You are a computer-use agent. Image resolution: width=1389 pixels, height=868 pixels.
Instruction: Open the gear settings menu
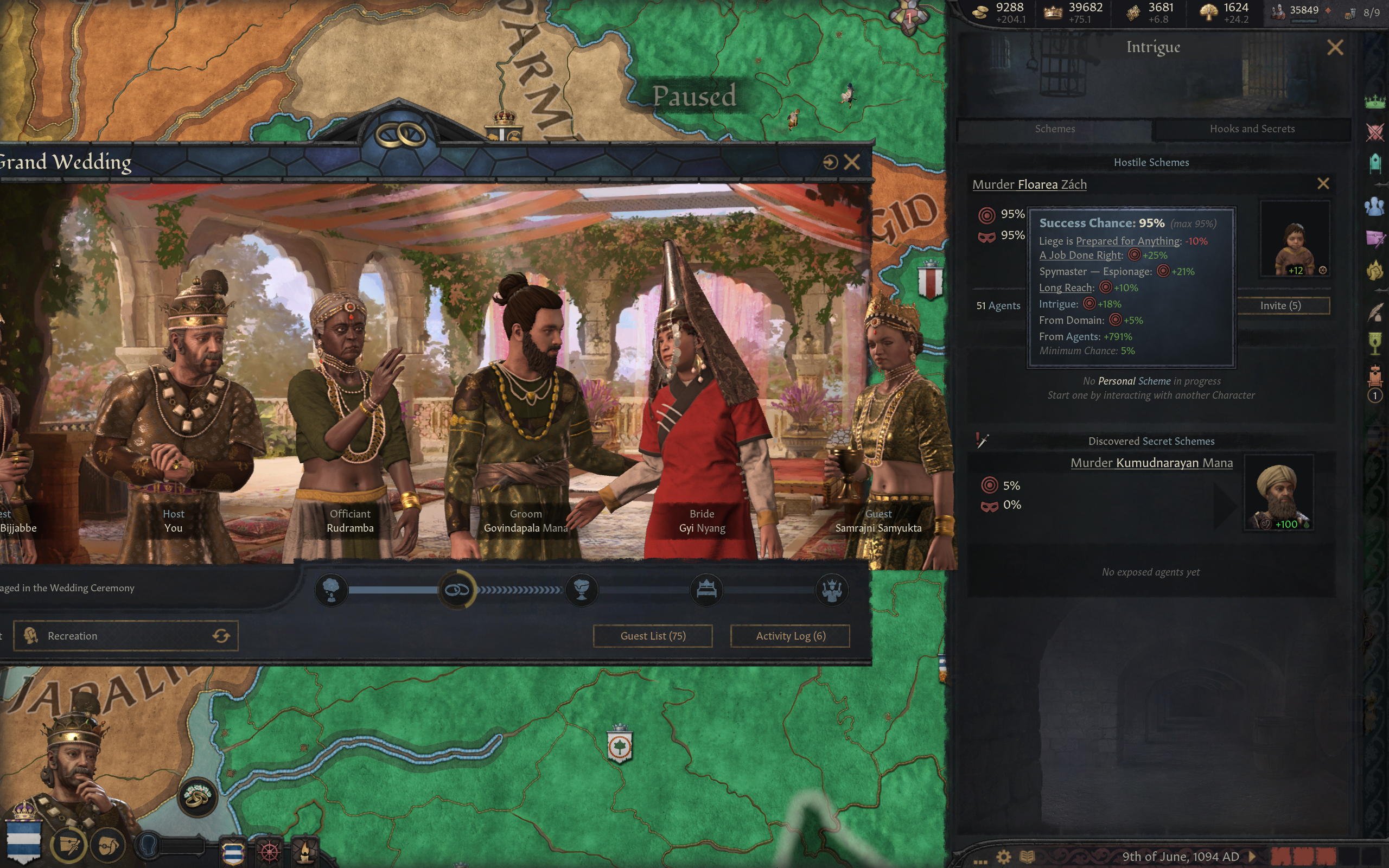tap(1003, 857)
